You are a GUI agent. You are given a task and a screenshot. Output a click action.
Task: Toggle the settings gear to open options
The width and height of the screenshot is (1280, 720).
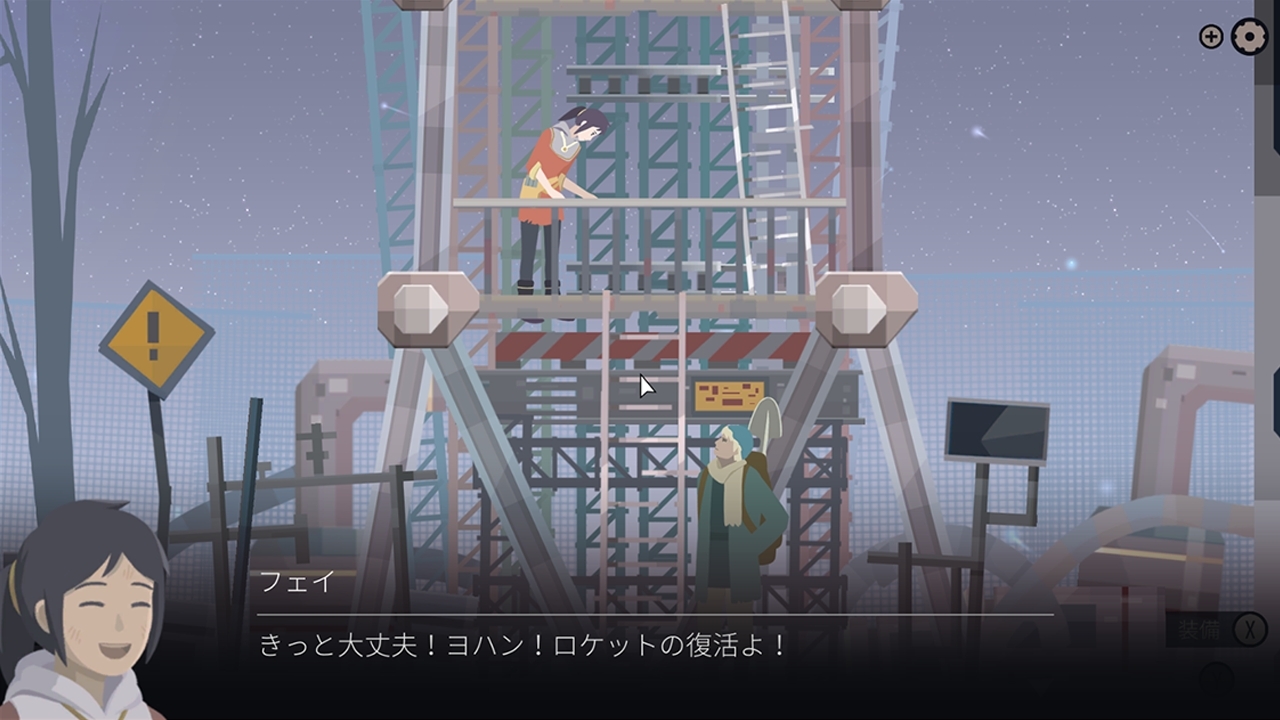pos(1247,37)
